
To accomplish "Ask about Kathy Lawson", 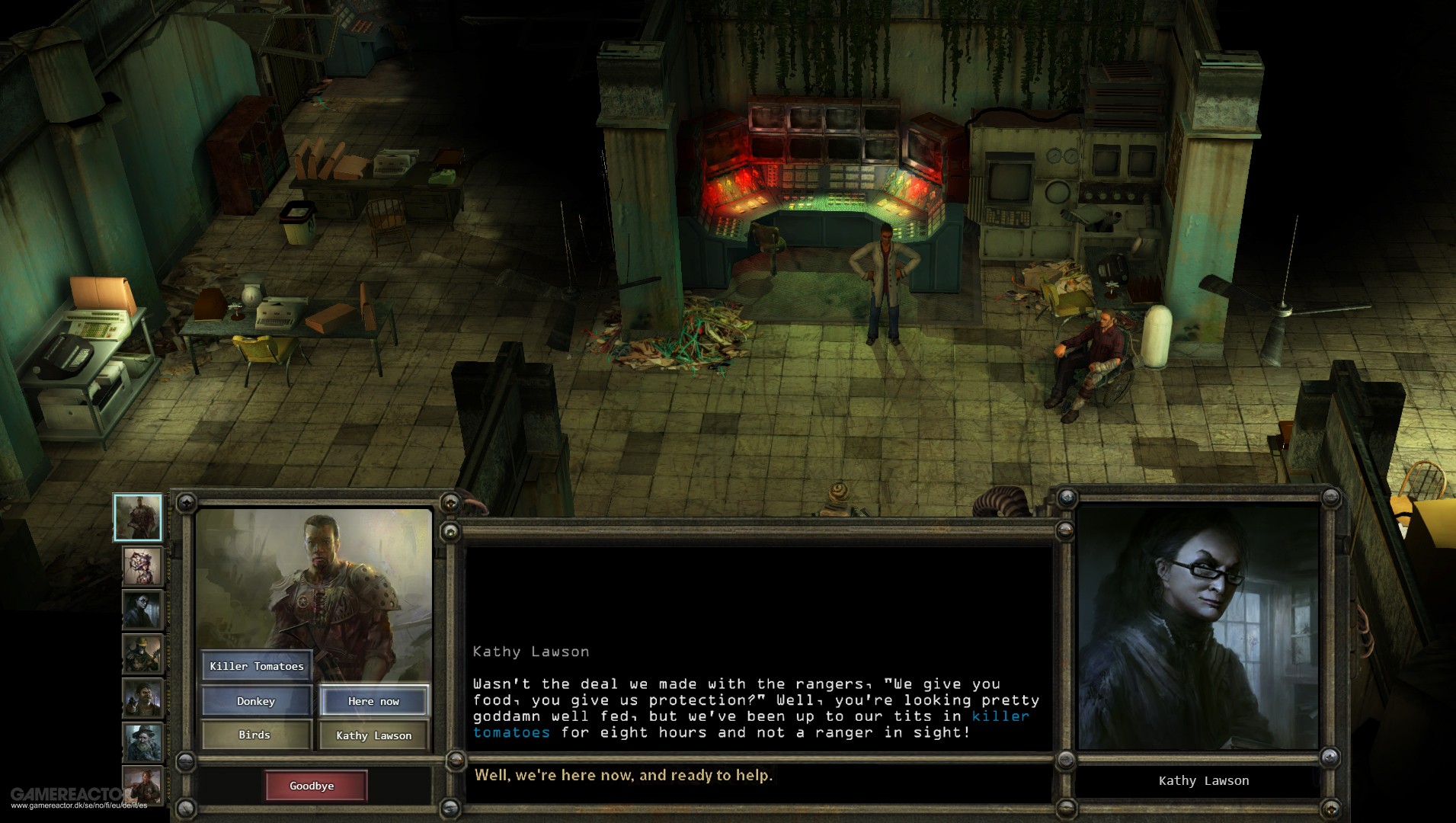I will pos(375,735).
